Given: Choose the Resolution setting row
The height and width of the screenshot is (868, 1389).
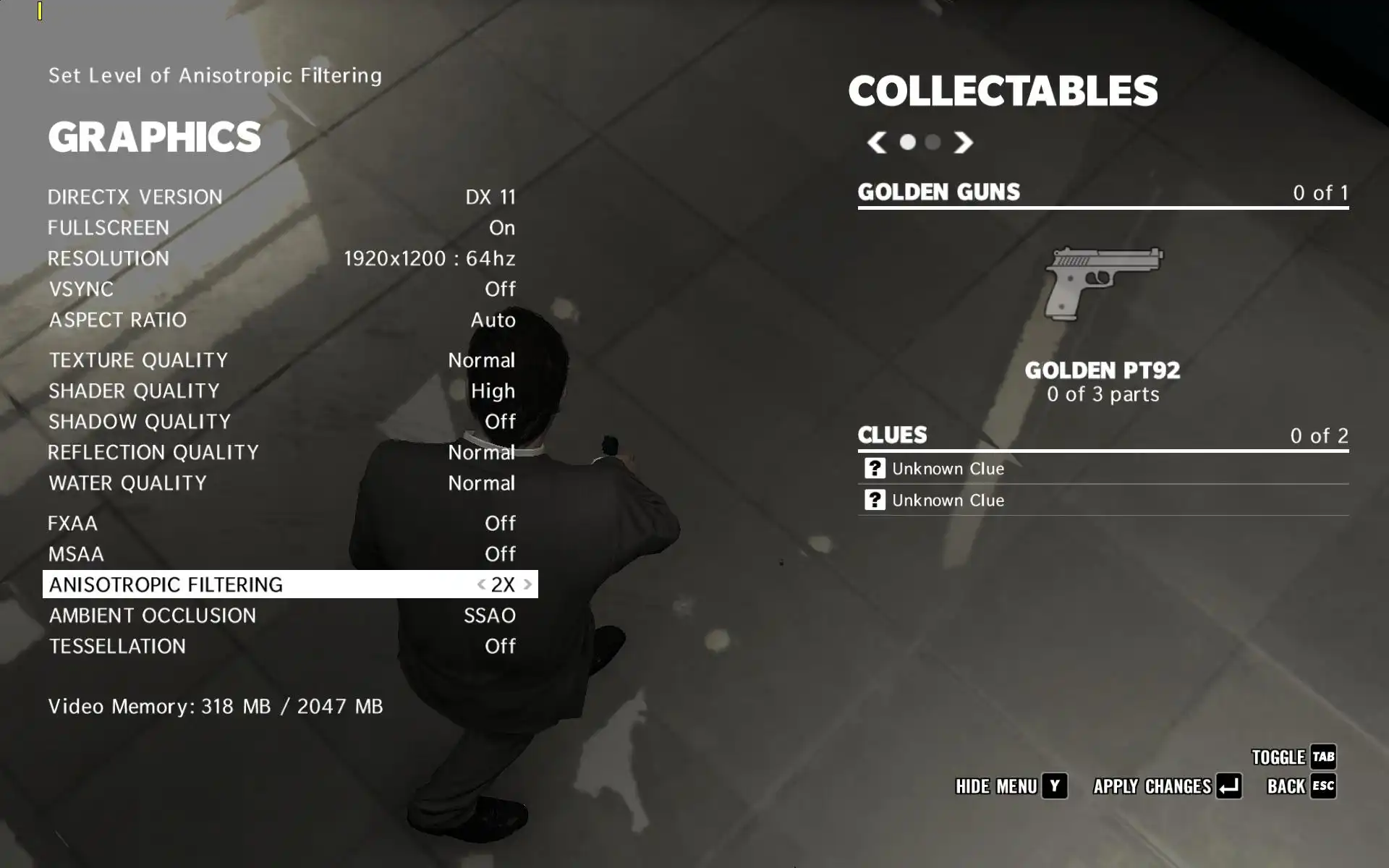Looking at the screenshot, I should (x=282, y=258).
